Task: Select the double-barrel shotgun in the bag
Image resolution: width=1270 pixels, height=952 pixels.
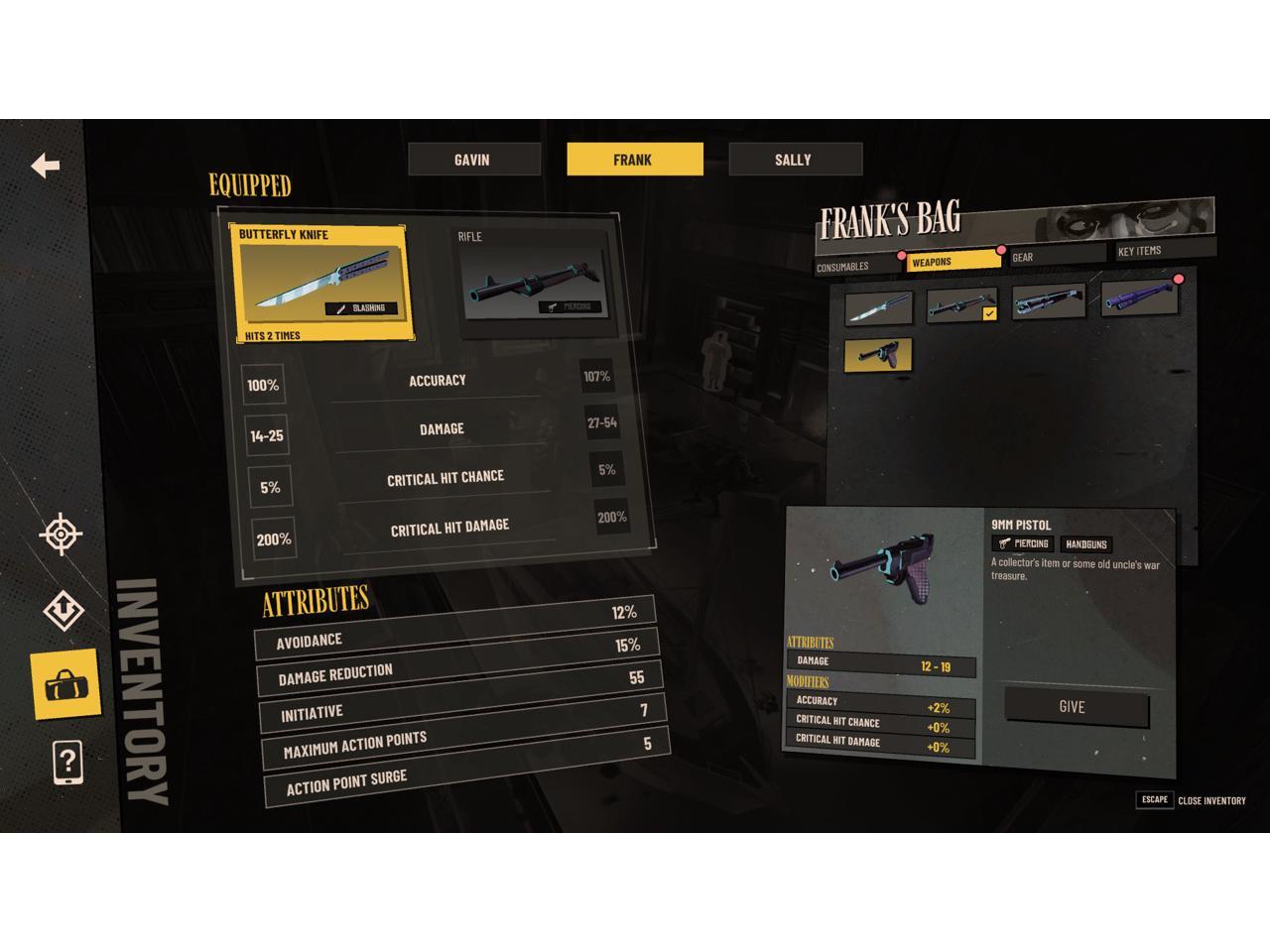Action: tap(1048, 301)
